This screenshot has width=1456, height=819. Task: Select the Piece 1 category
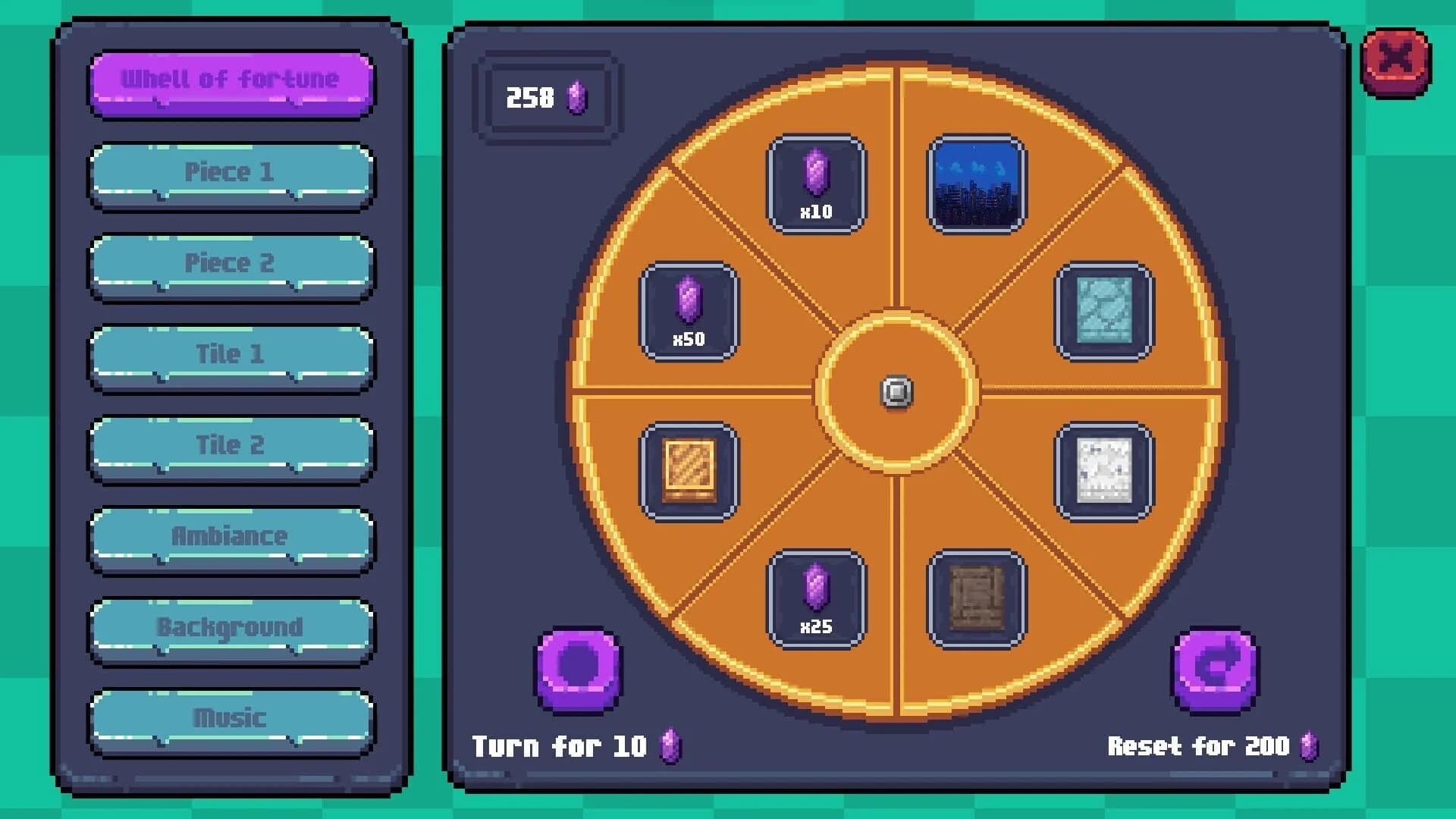[x=230, y=171]
